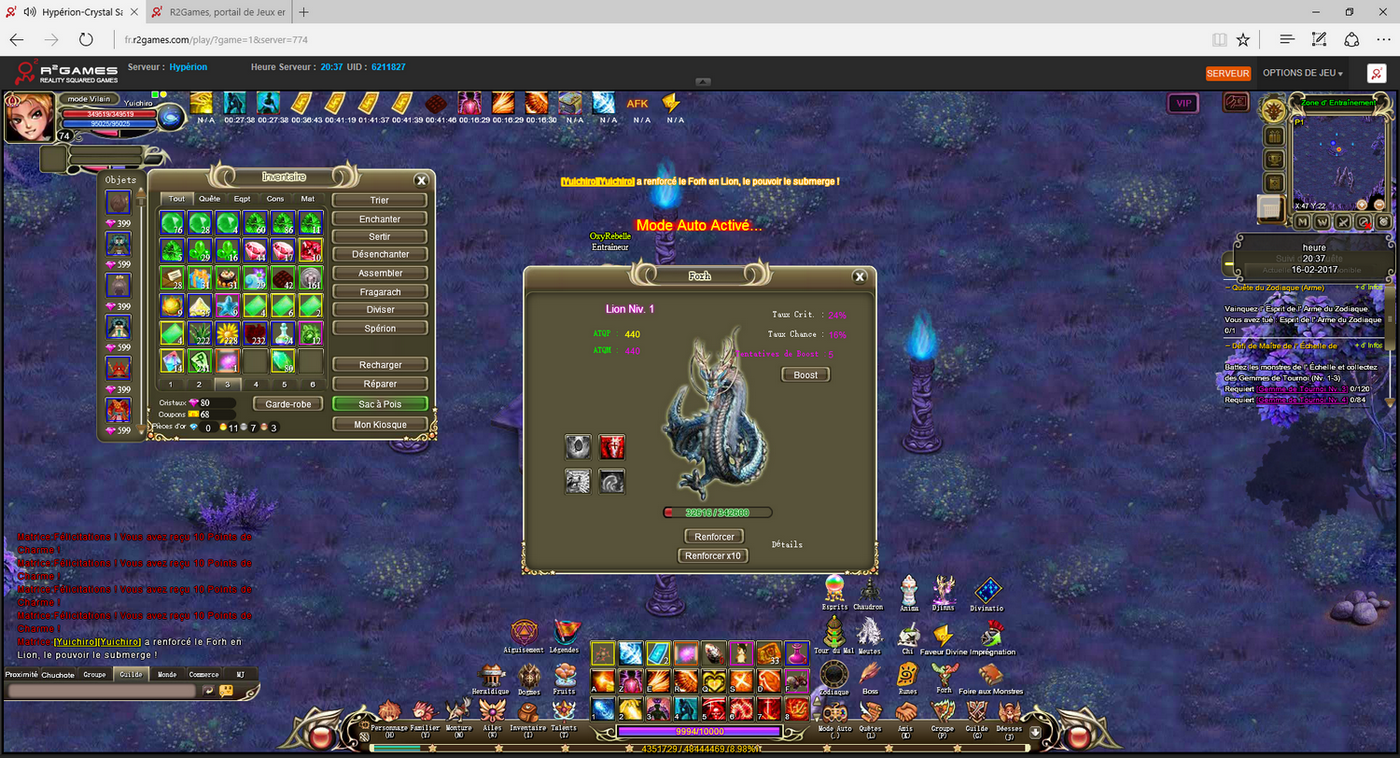The width and height of the screenshot is (1400, 758).
Task: Open the OPTIONS DE JEU dropdown
Action: (x=1302, y=73)
